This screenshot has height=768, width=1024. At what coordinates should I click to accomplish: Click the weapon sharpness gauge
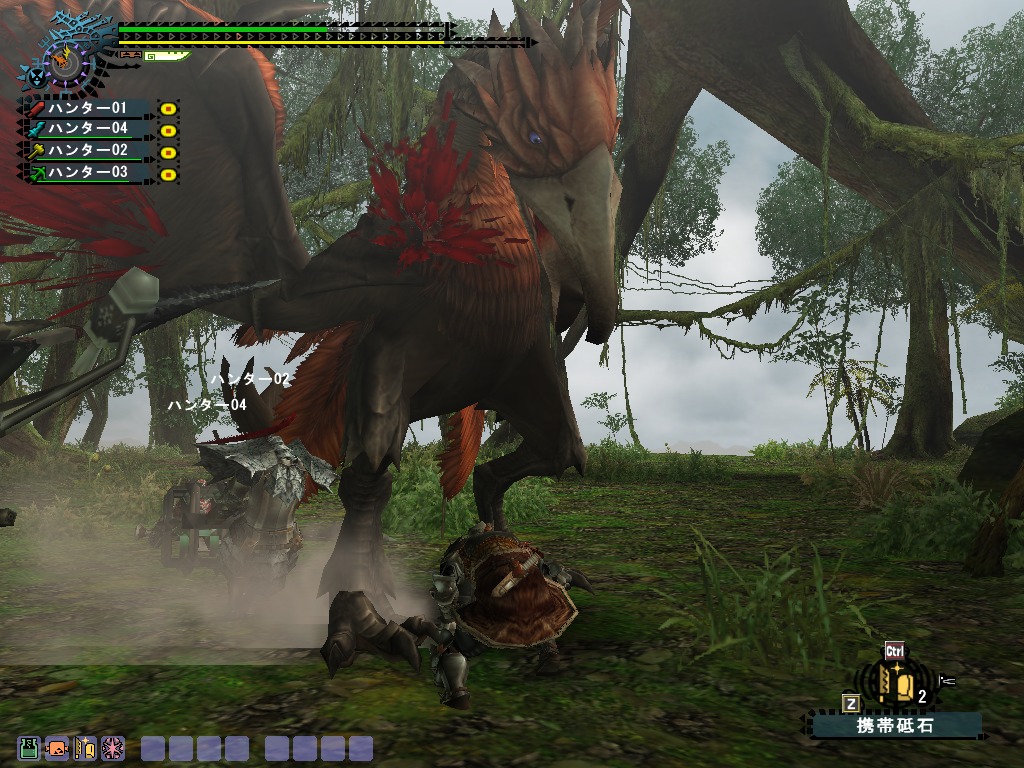click(166, 57)
